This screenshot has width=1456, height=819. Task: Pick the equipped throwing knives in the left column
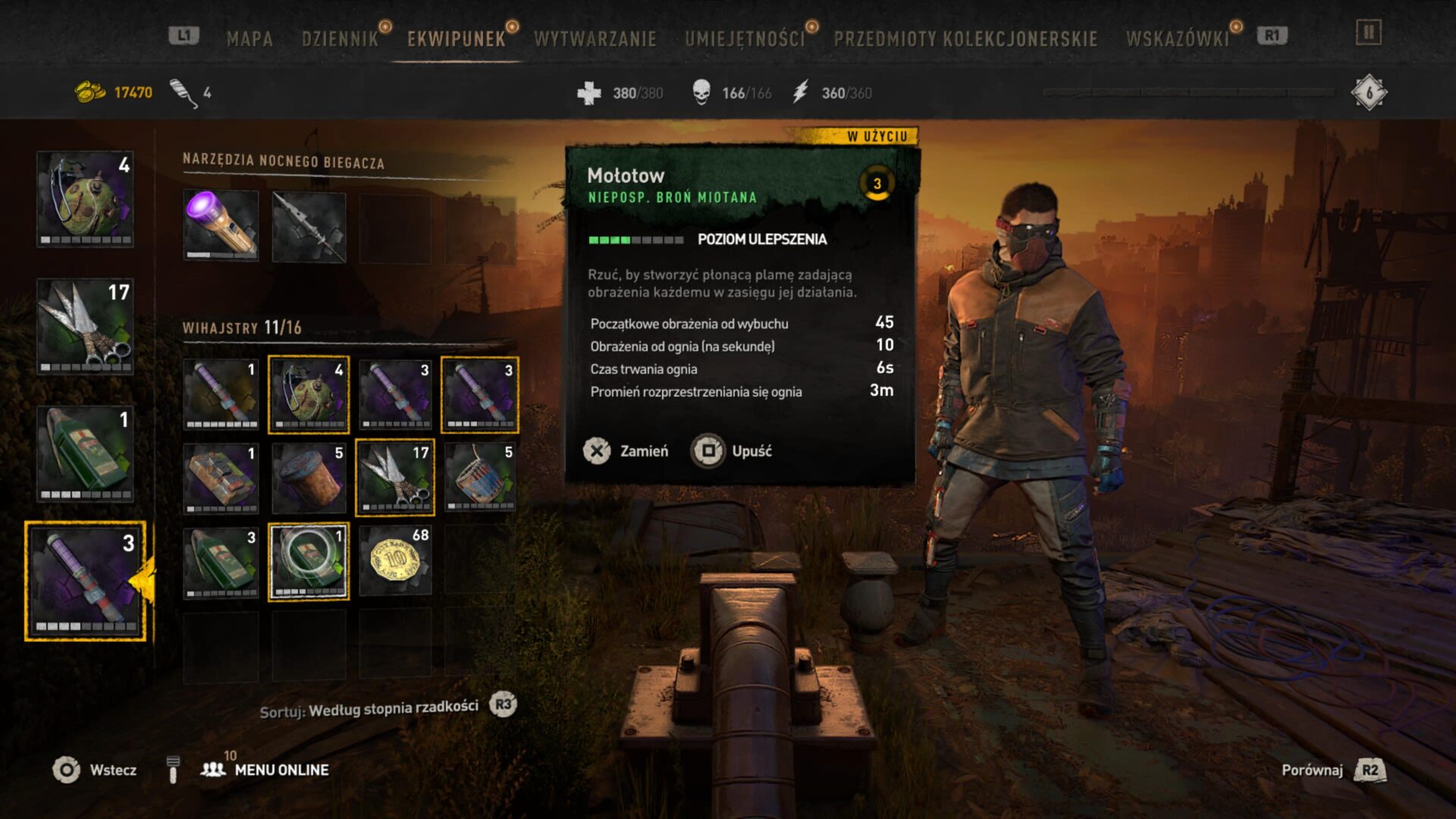point(85,326)
